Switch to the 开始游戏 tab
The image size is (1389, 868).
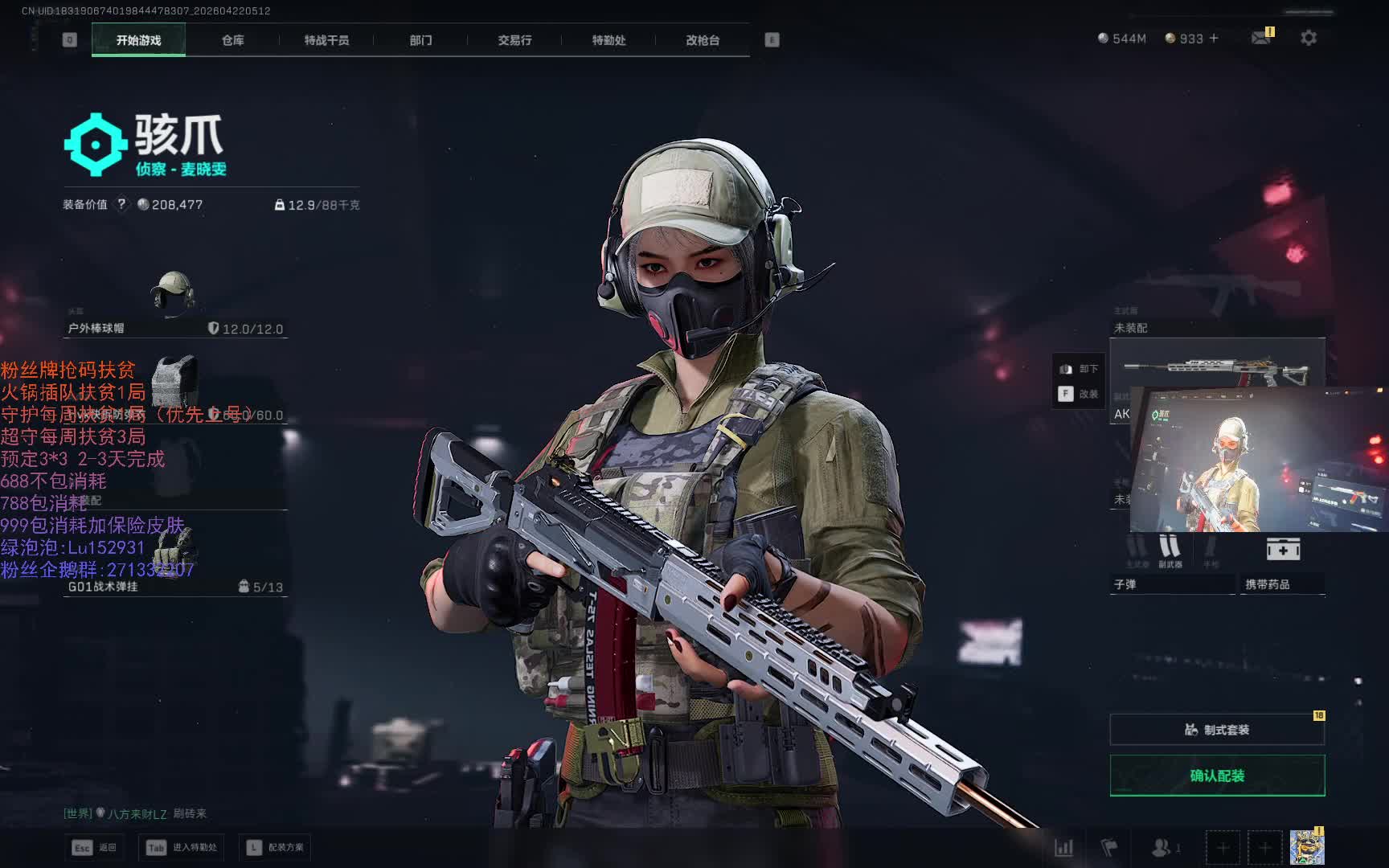(x=138, y=40)
